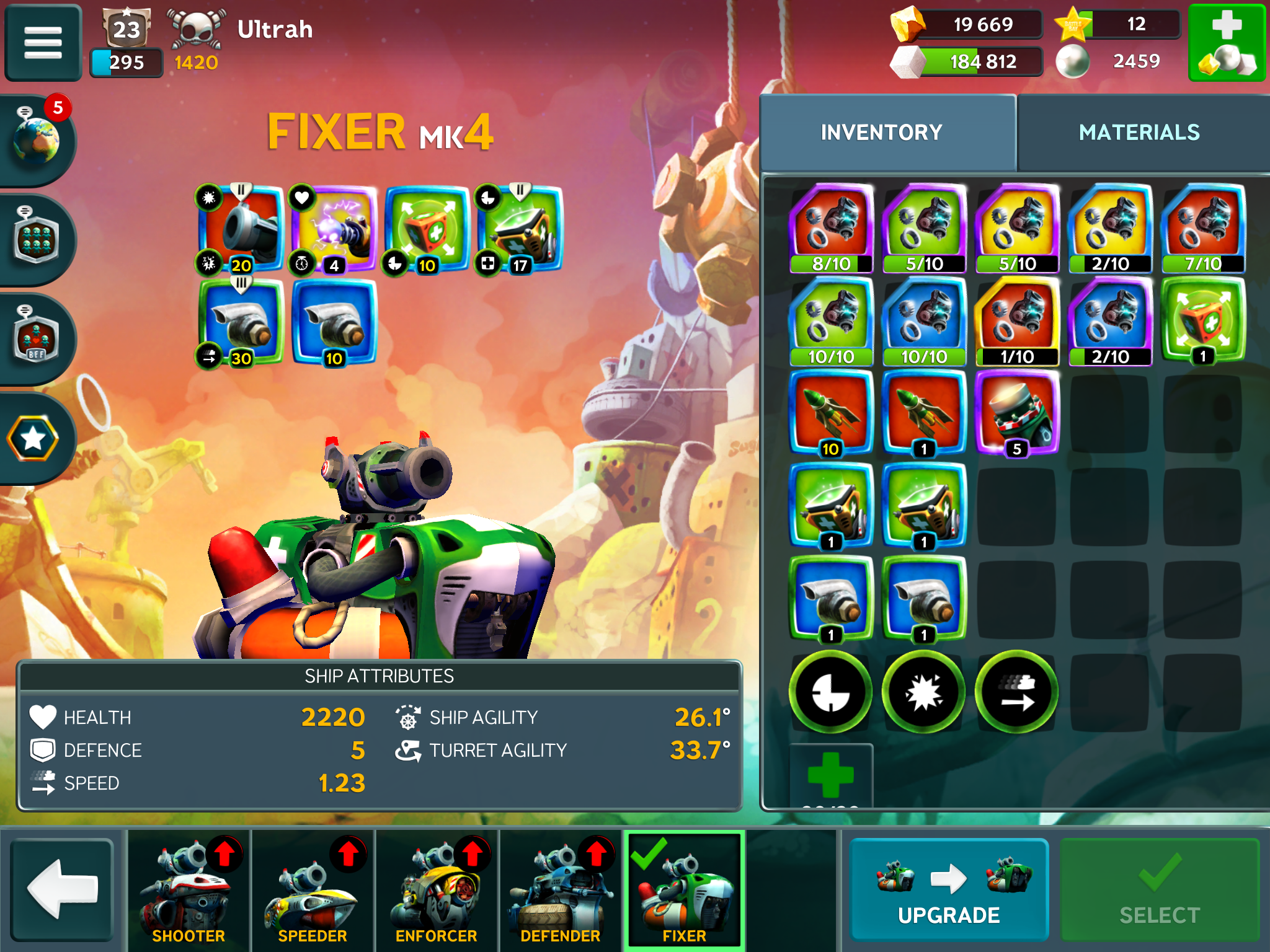Switch to the Materials tab
Image resolution: width=1270 pixels, height=952 pixels.
pyautogui.click(x=1139, y=133)
